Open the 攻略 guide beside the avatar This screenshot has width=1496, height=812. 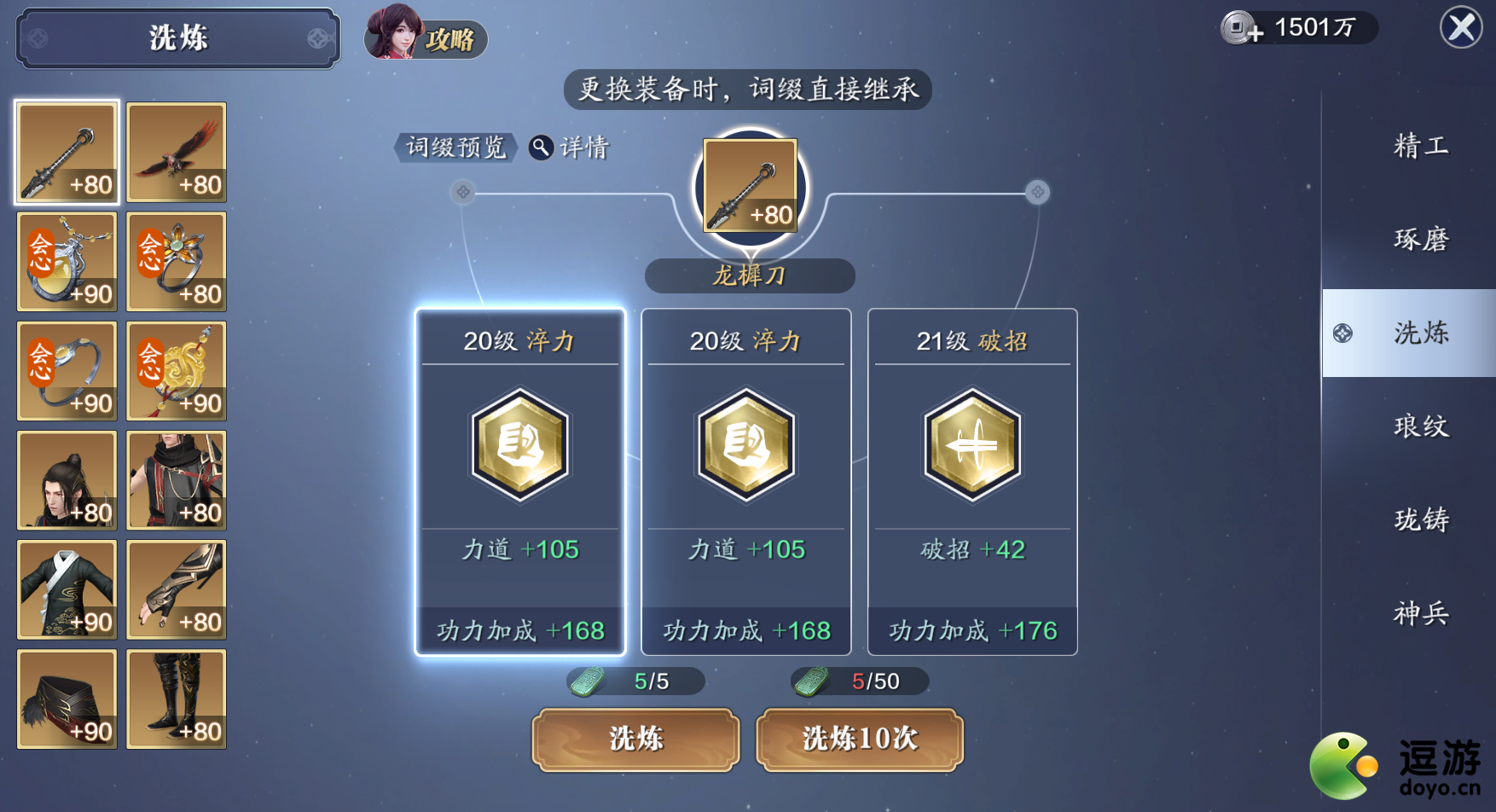click(449, 39)
